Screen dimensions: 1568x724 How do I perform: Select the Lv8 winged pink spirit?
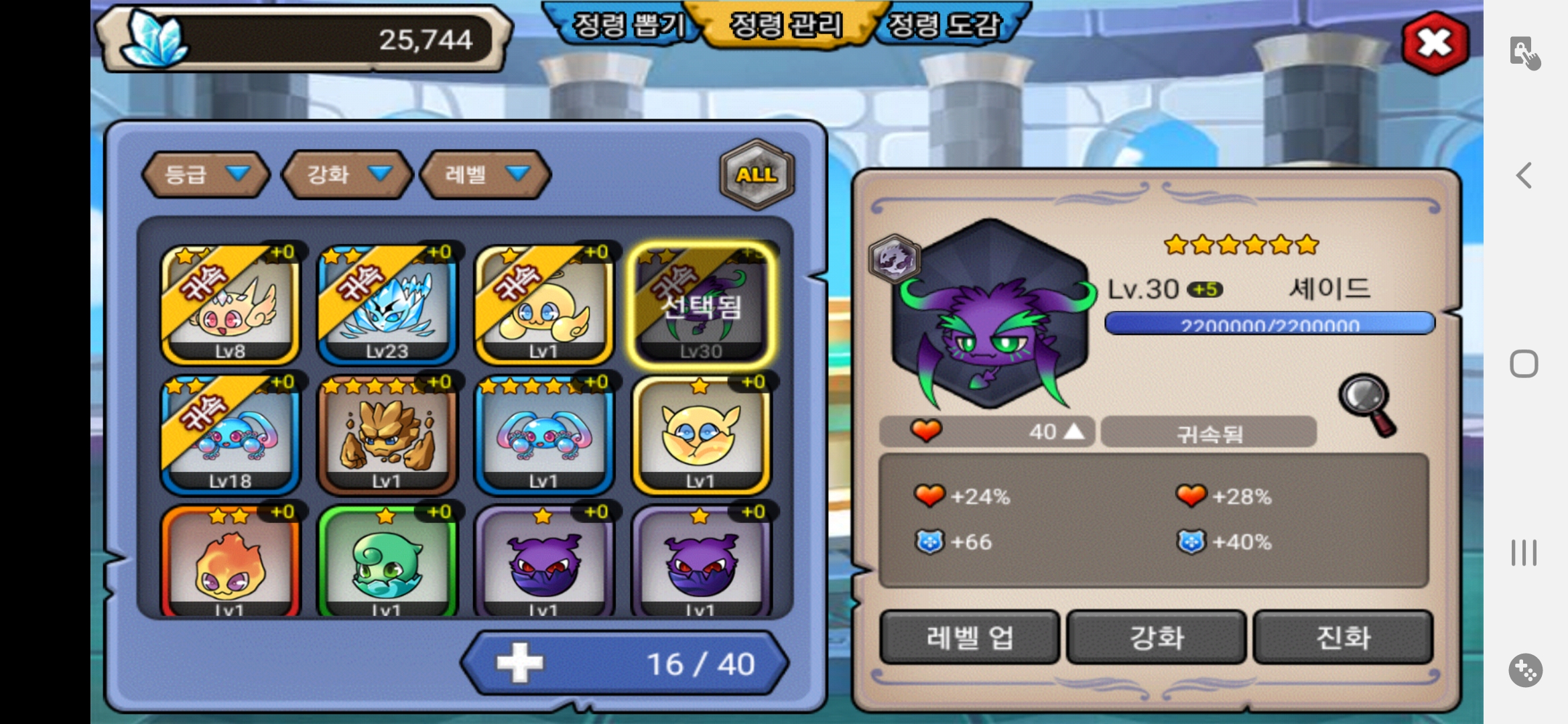click(x=230, y=305)
